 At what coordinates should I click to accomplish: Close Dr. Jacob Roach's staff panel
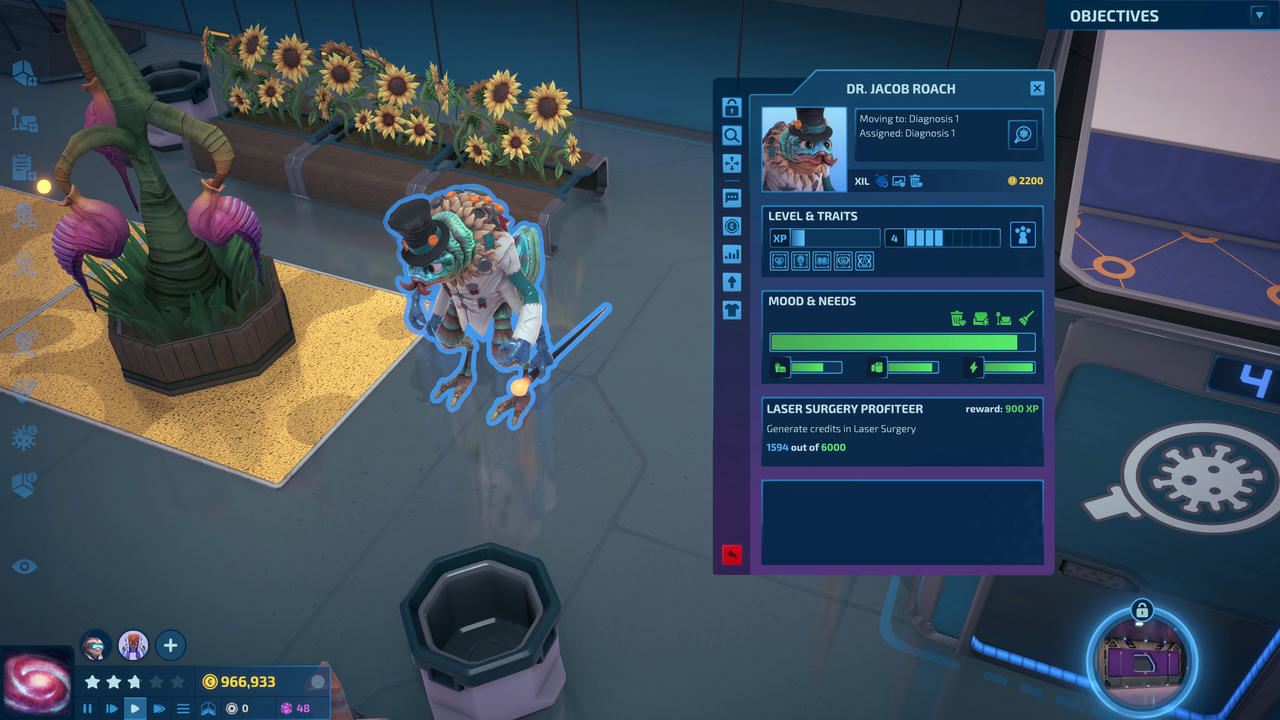[1037, 89]
